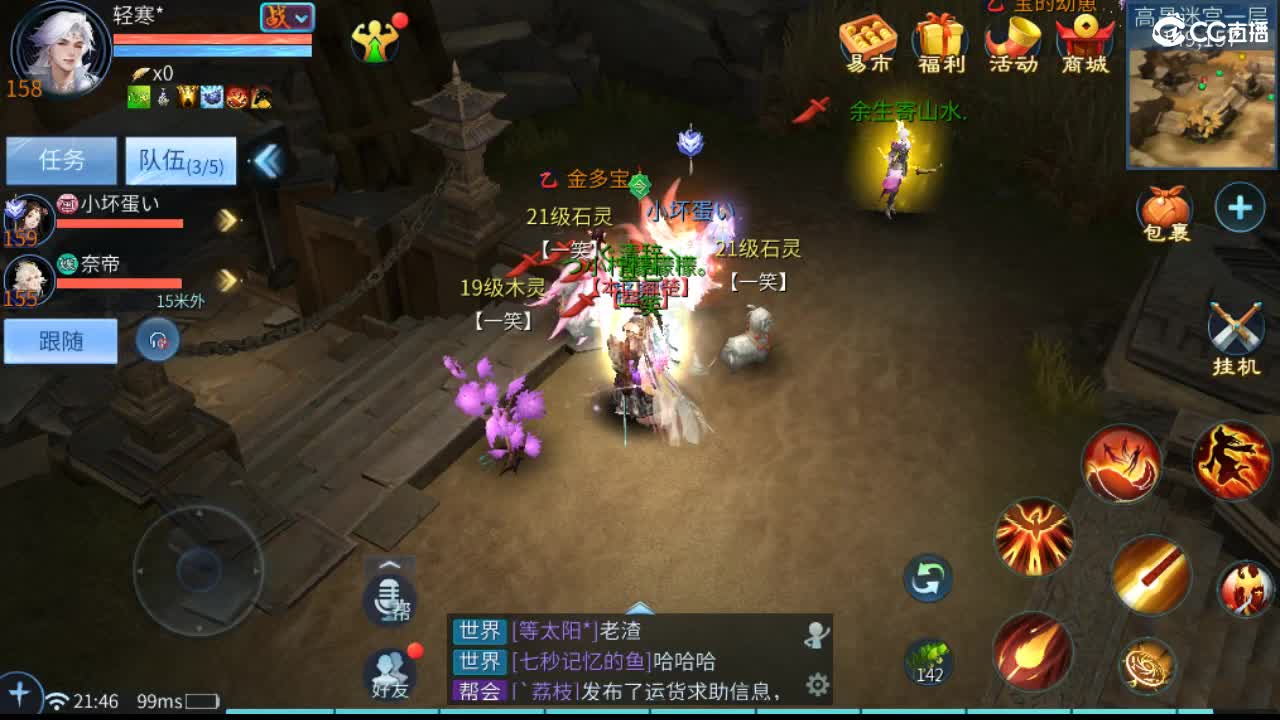Switch to the 任务 tab

point(62,160)
